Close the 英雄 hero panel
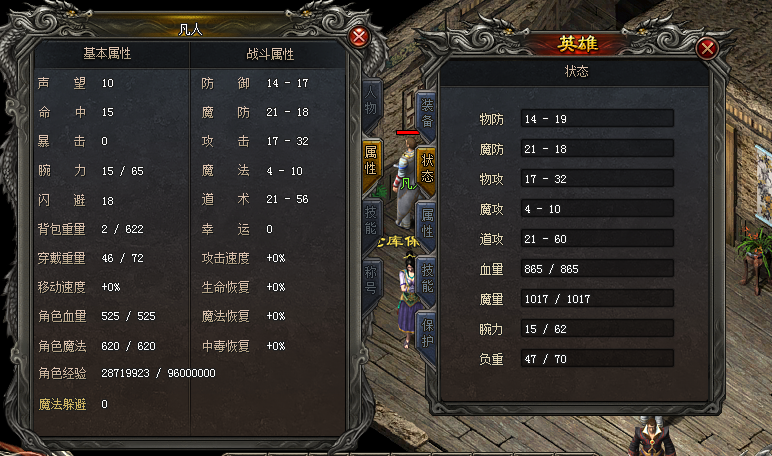This screenshot has width=772, height=456. pyautogui.click(x=707, y=49)
